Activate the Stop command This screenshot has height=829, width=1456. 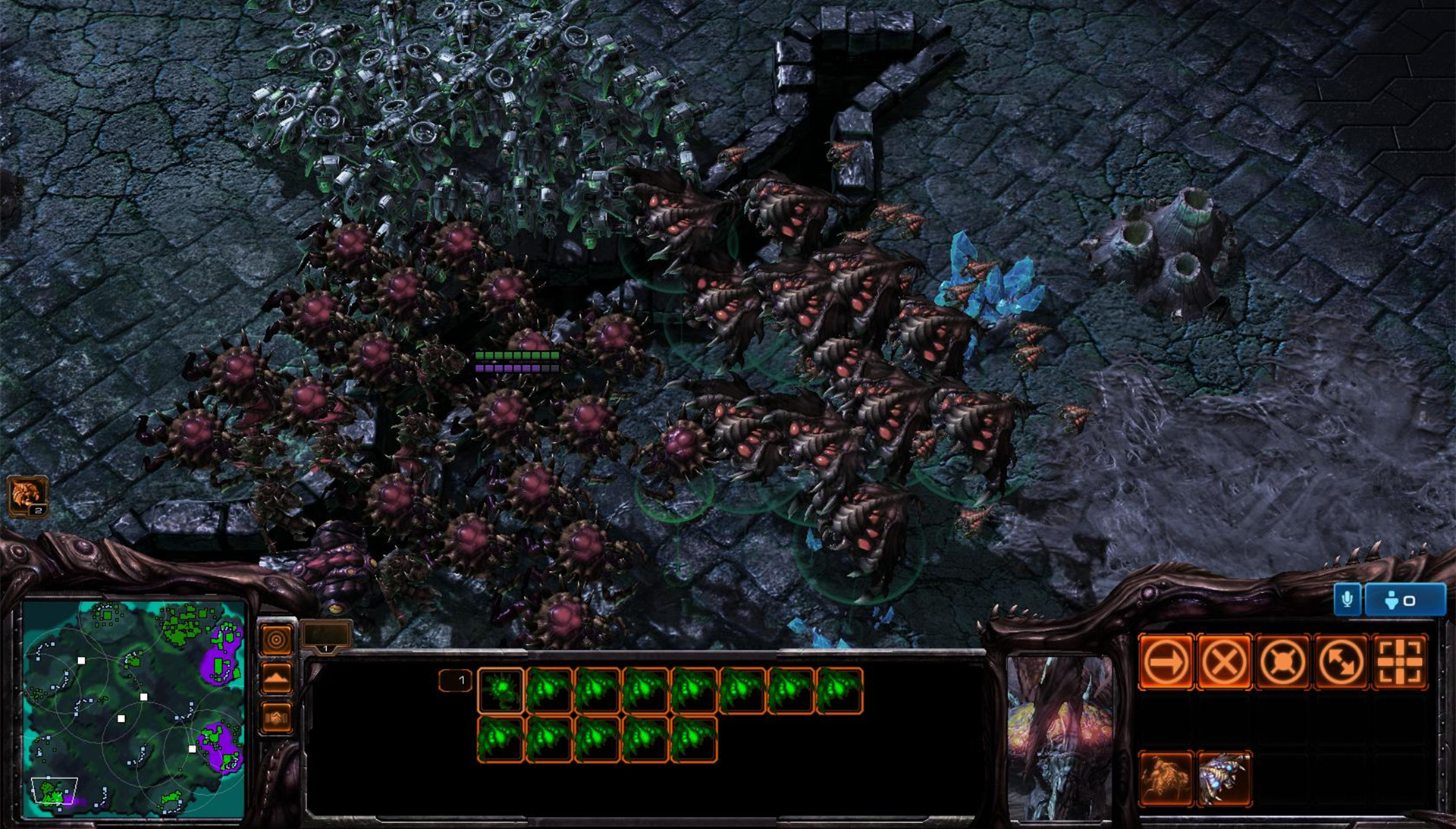tap(1224, 662)
